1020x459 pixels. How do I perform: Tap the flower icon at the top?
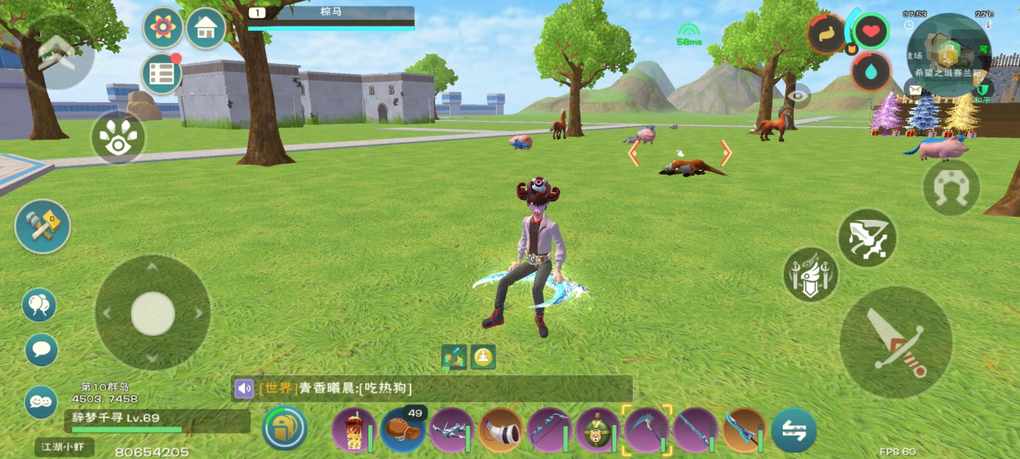pyautogui.click(x=163, y=28)
